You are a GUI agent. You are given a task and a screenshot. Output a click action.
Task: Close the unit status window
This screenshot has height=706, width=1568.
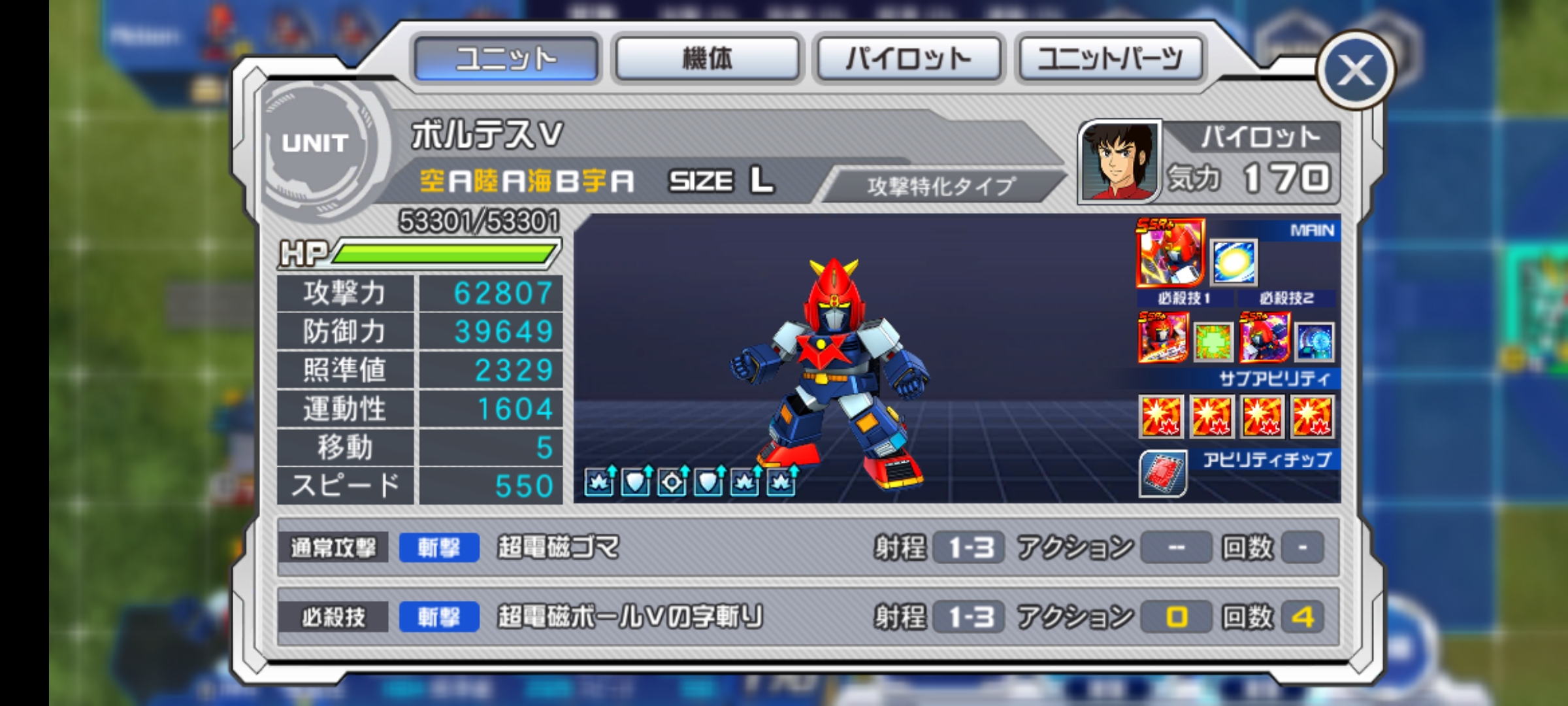point(1355,70)
